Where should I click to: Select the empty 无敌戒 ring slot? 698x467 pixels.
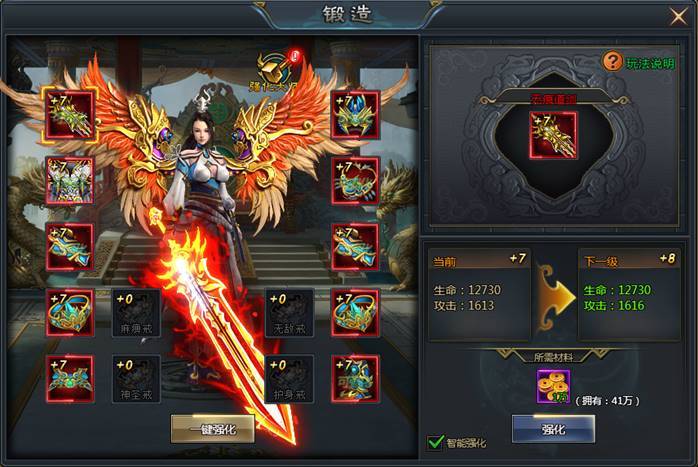pos(290,313)
